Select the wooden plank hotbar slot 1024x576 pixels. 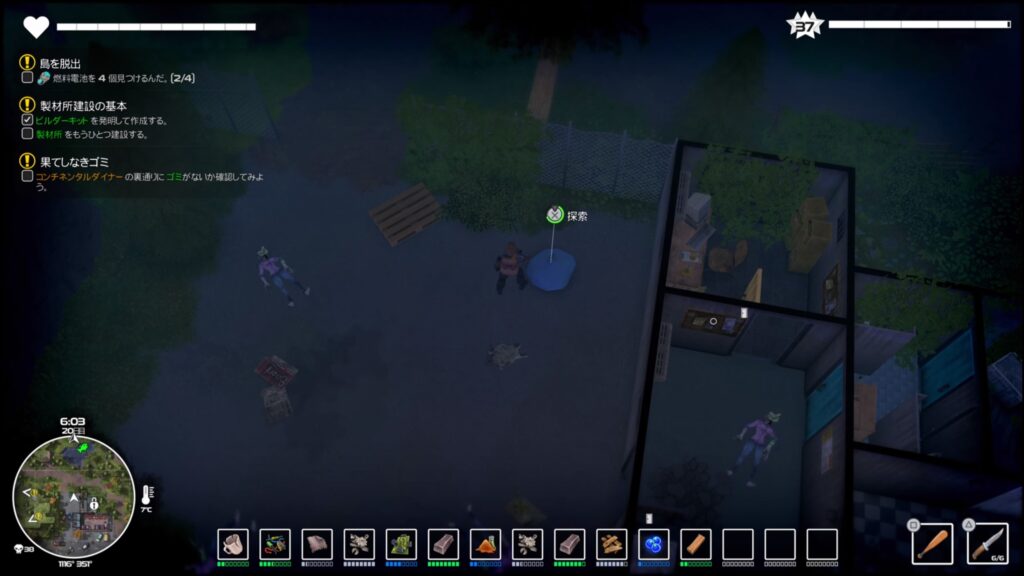click(696, 544)
